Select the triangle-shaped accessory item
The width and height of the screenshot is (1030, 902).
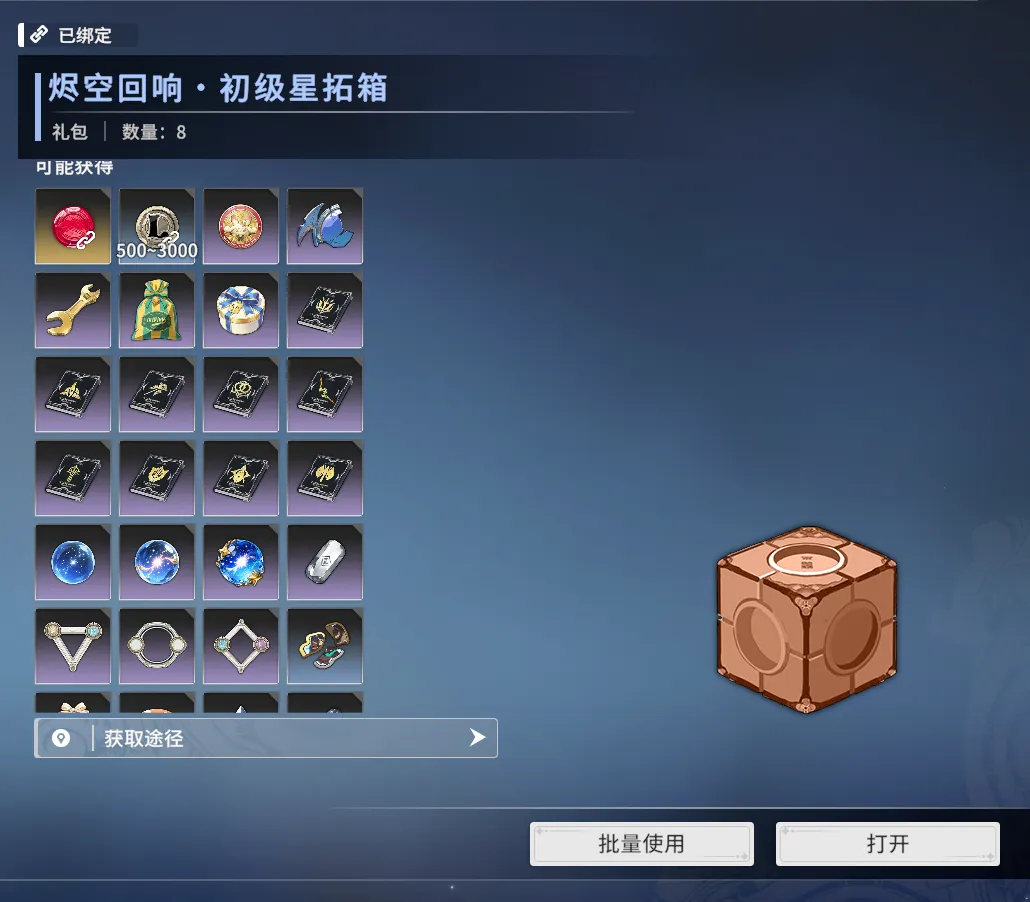coord(73,646)
